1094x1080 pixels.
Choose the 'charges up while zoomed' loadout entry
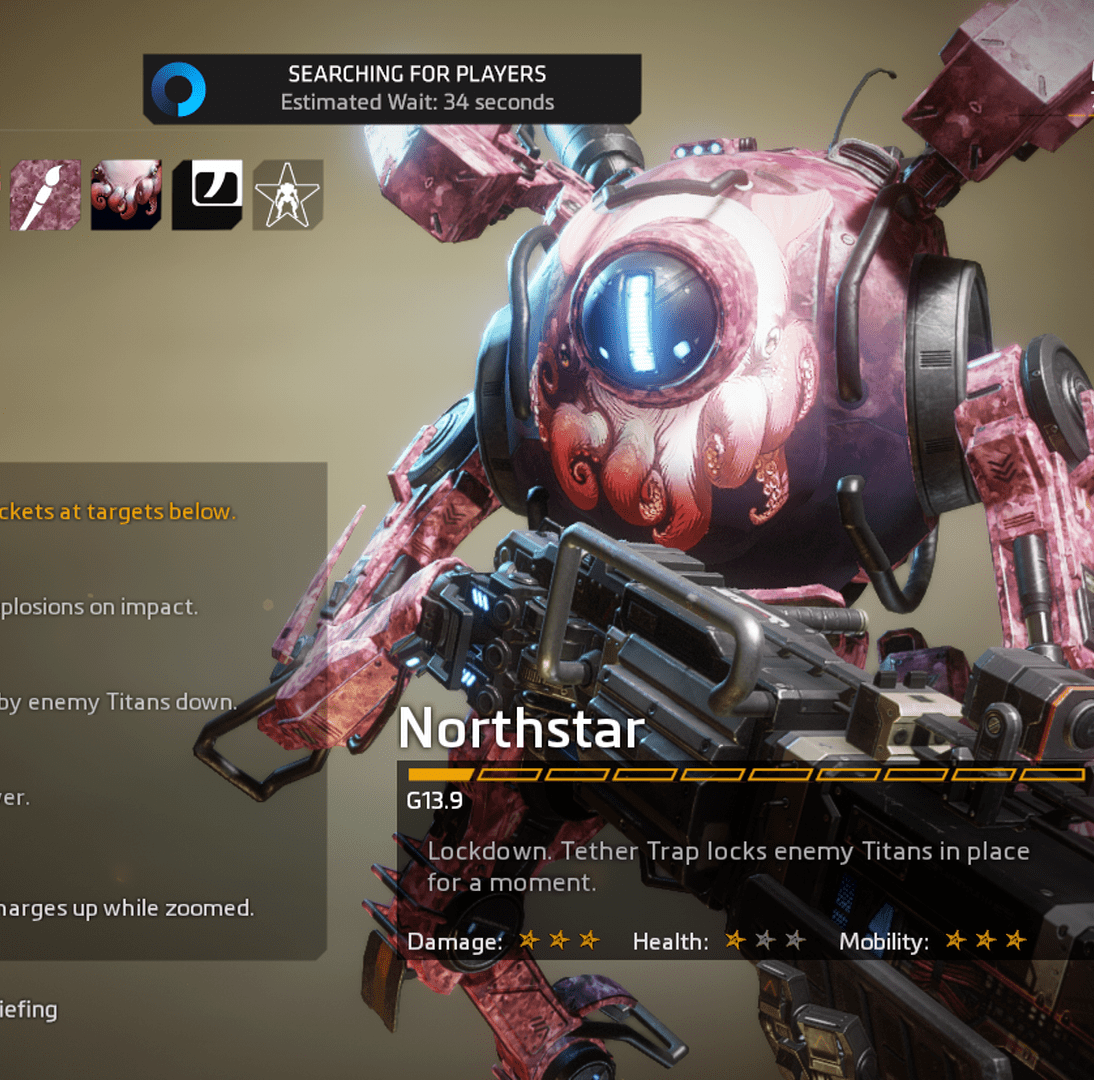(126, 908)
